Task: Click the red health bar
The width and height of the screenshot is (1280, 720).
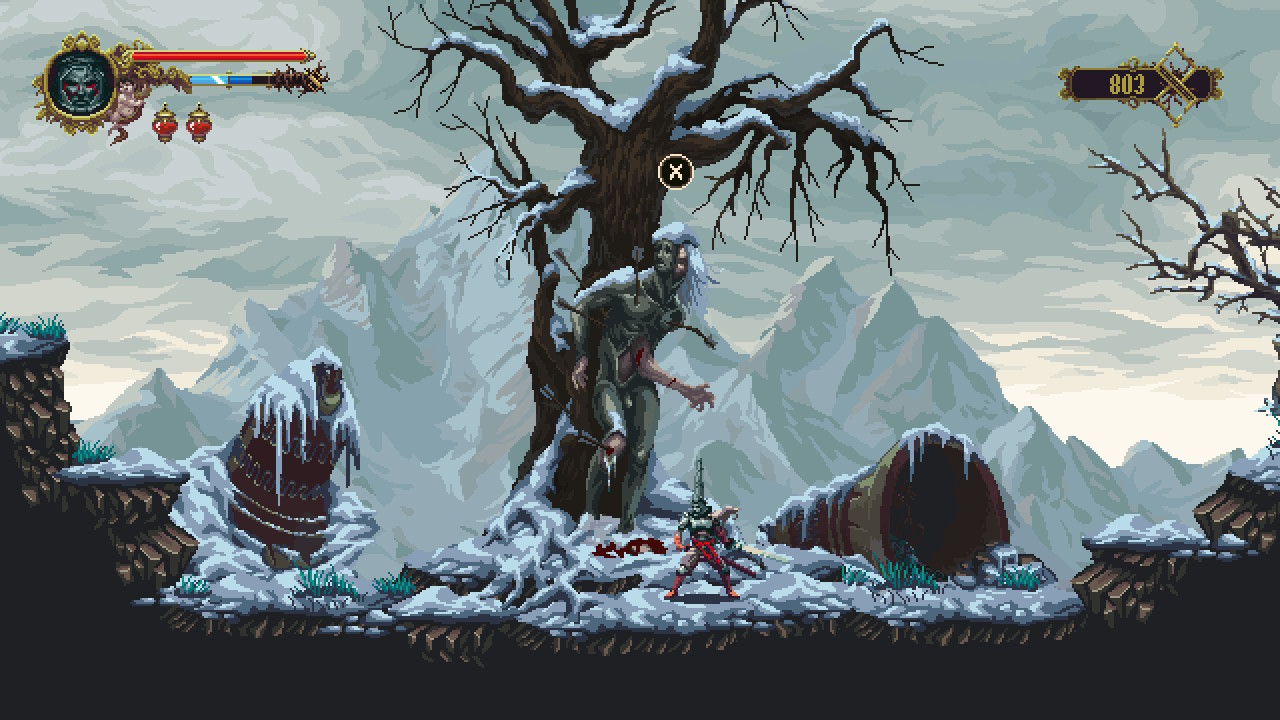Action: click(x=218, y=55)
